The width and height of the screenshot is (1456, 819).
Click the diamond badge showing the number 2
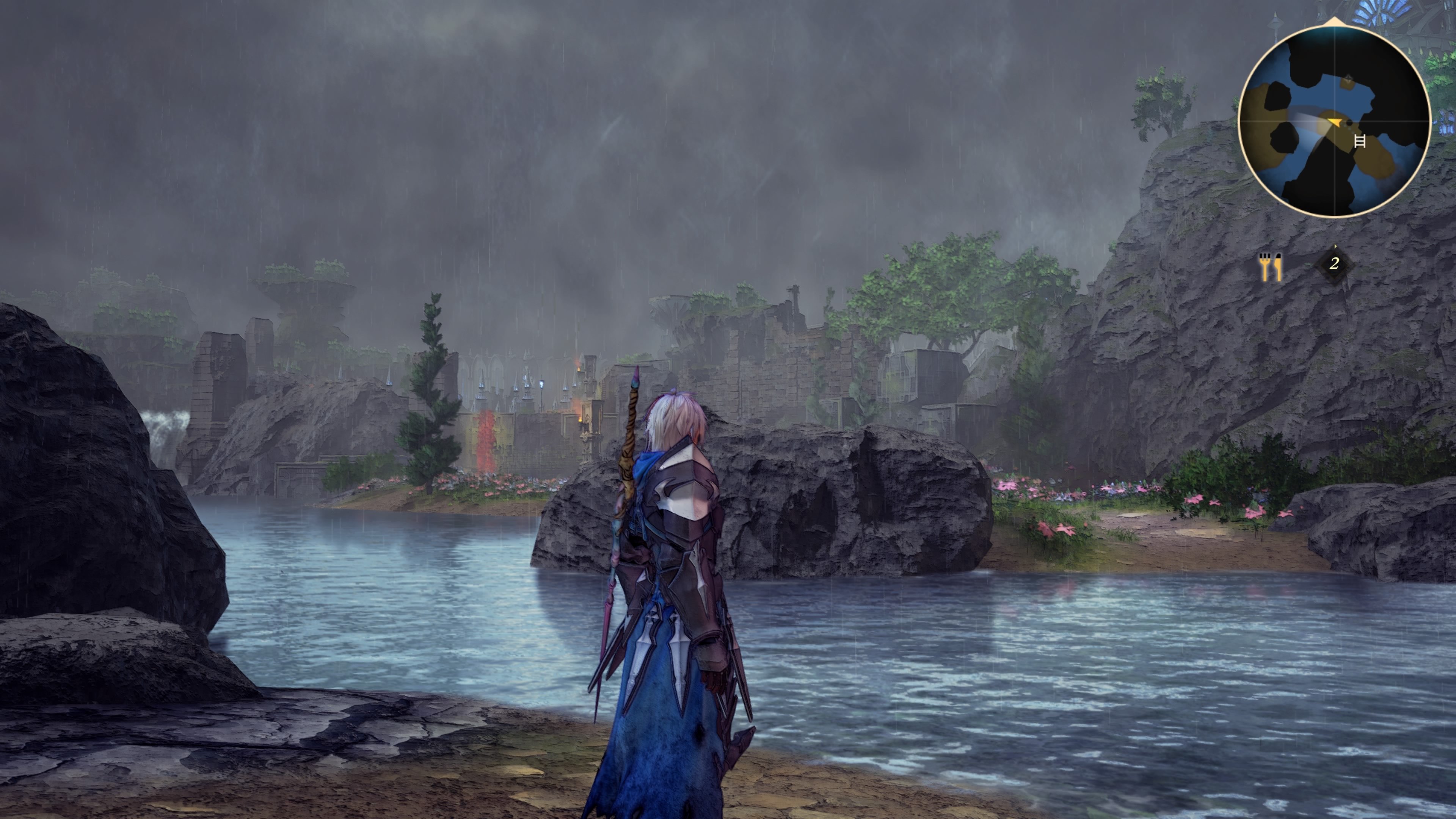(1336, 264)
